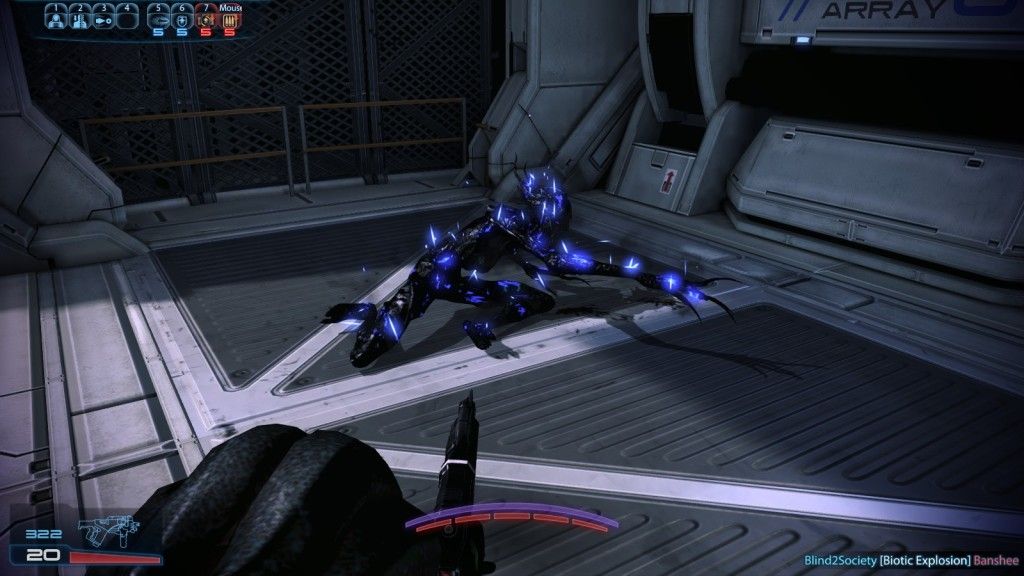Select the shield consumable in slot 6
Viewport: 1024px width, 576px height.
tap(182, 18)
